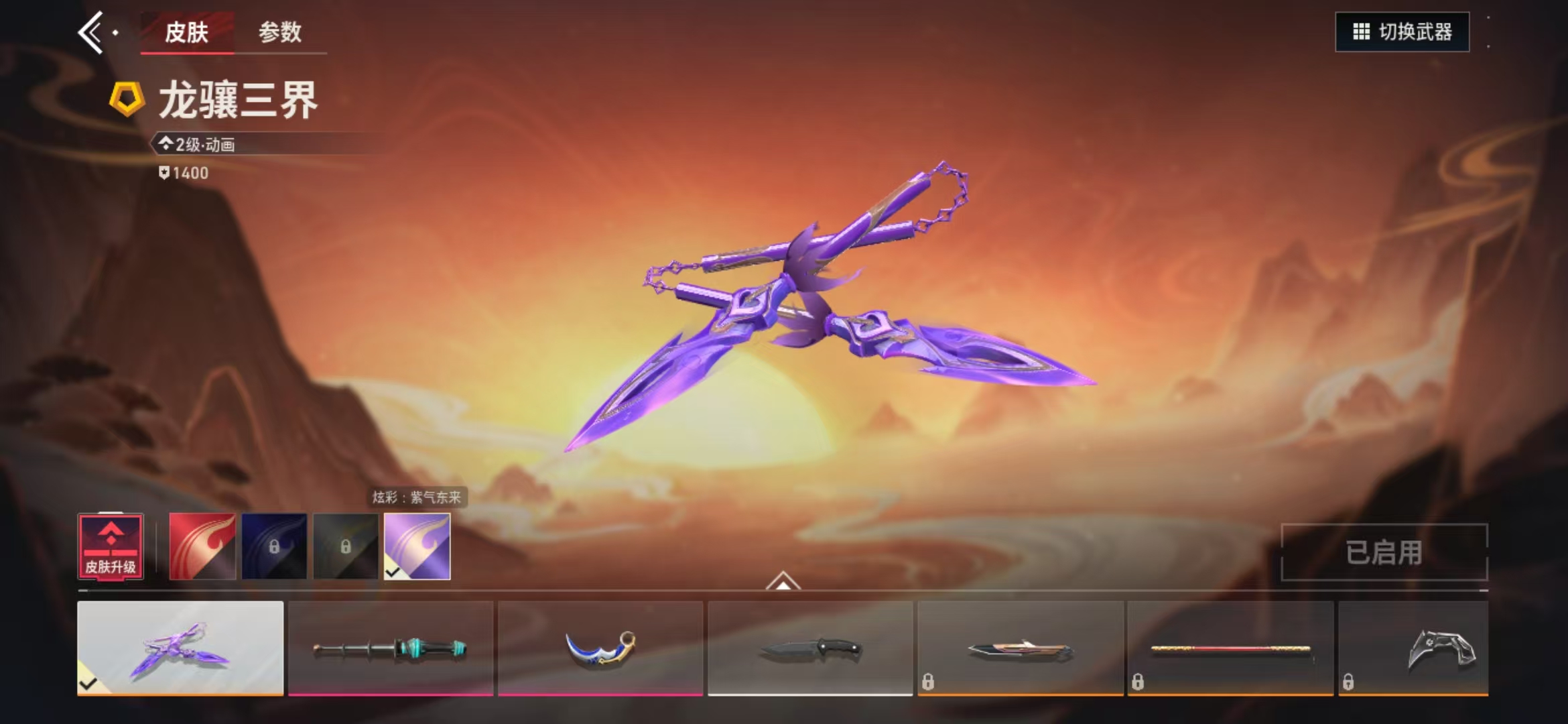Image resolution: width=1568 pixels, height=724 pixels.
Task: Select the locked black and gold dagger thumbnail
Action: pos(1020,648)
